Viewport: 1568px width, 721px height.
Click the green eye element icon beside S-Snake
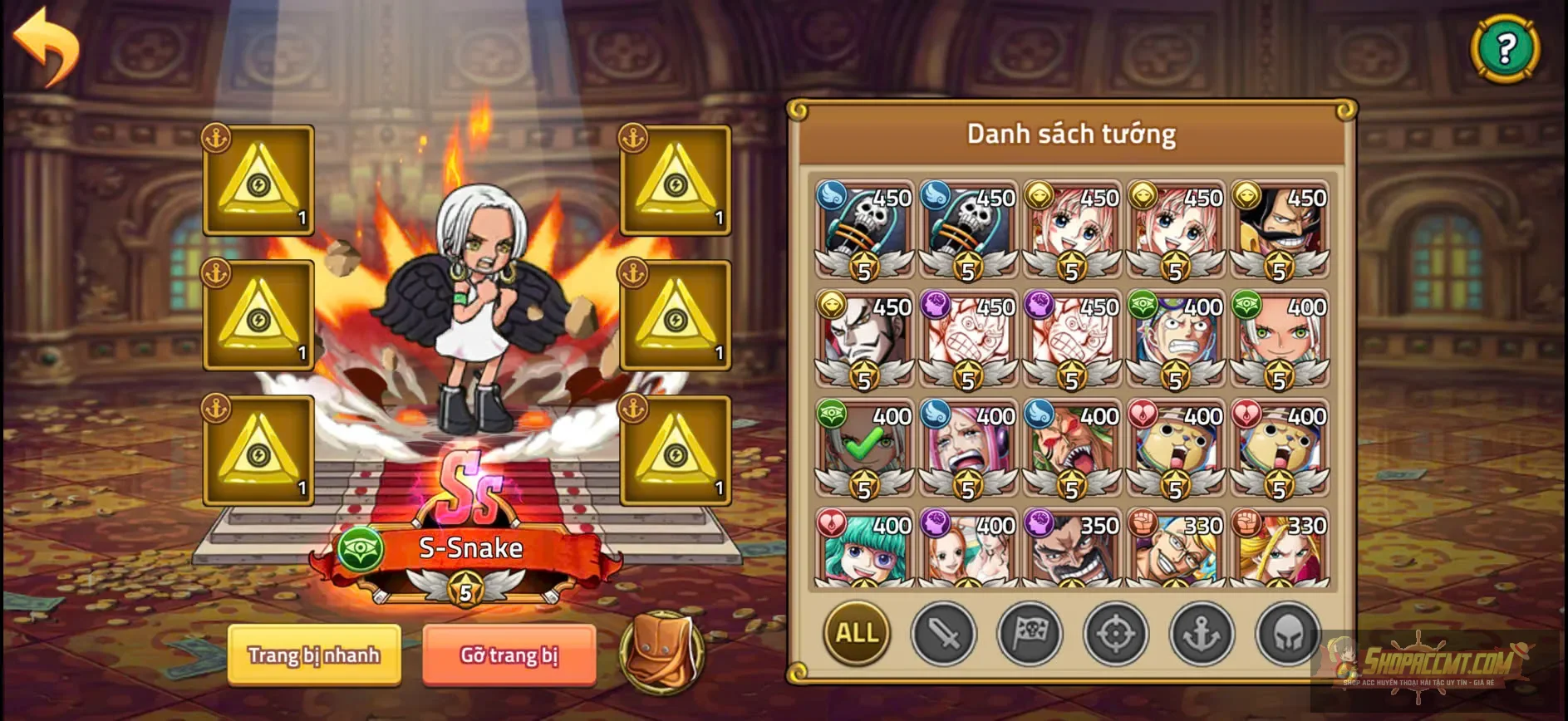tap(363, 551)
